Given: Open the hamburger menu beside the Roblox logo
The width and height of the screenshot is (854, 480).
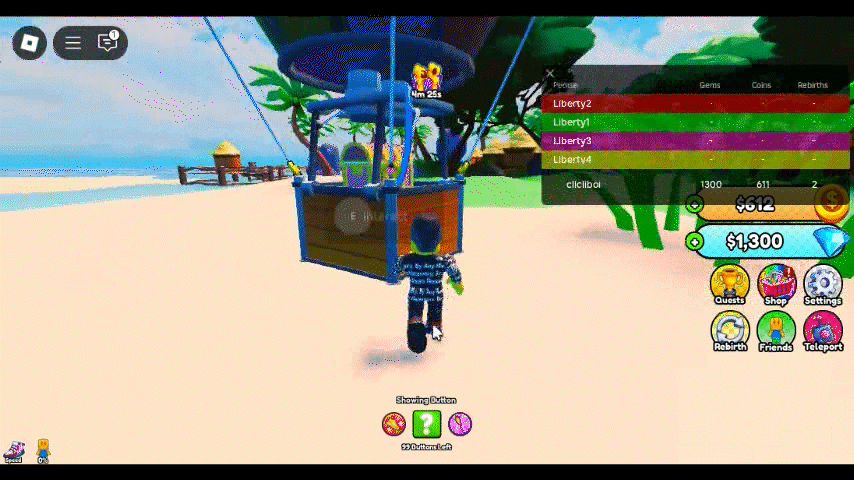Looking at the screenshot, I should (x=73, y=42).
